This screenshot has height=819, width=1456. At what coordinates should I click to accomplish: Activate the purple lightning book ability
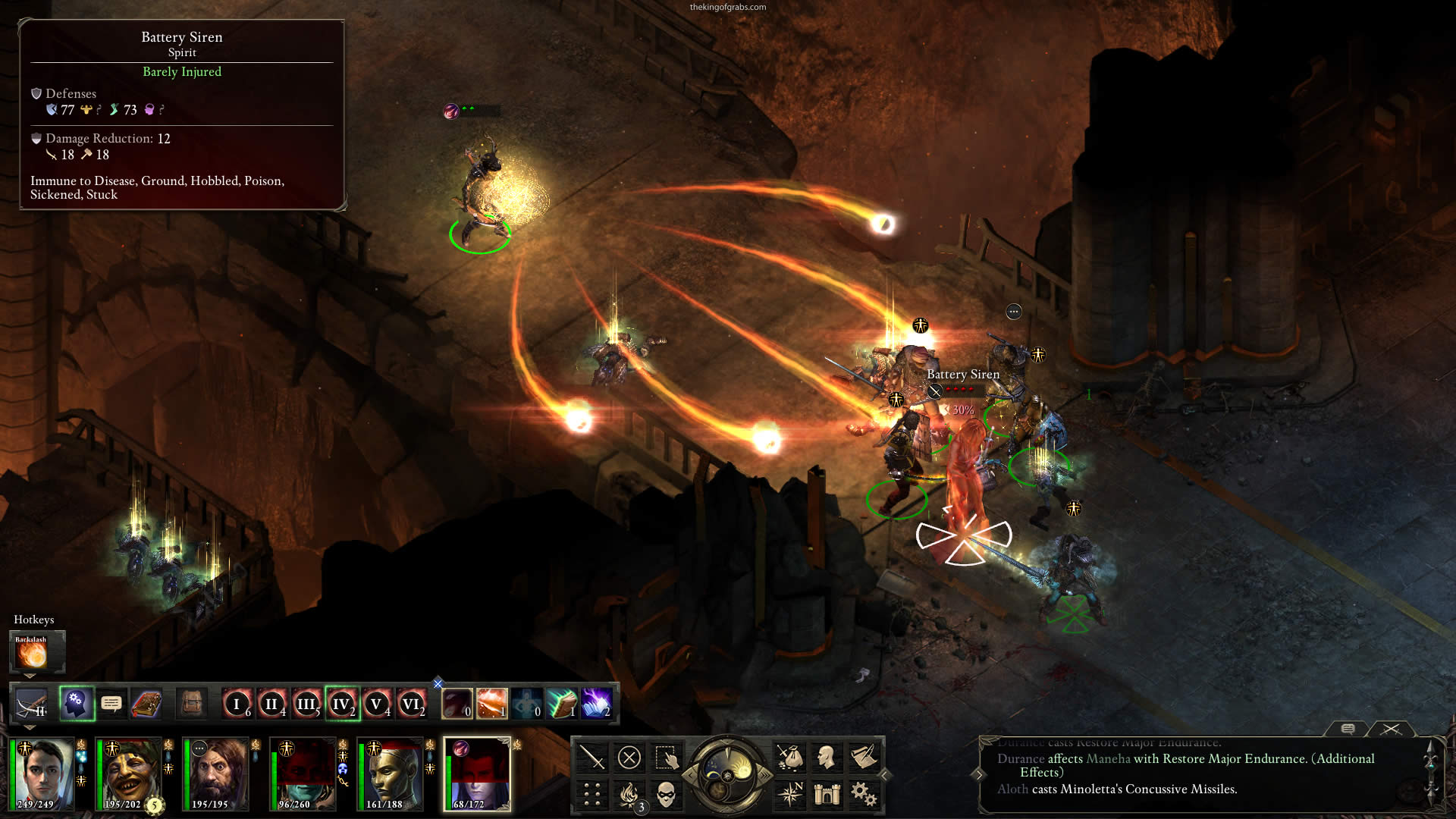point(597,704)
